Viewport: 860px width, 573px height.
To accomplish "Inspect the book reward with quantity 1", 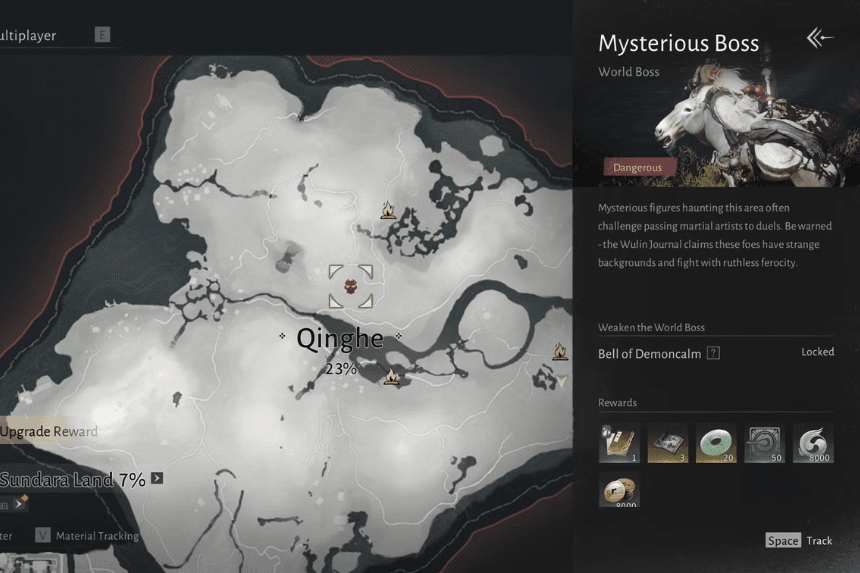I will (x=619, y=443).
